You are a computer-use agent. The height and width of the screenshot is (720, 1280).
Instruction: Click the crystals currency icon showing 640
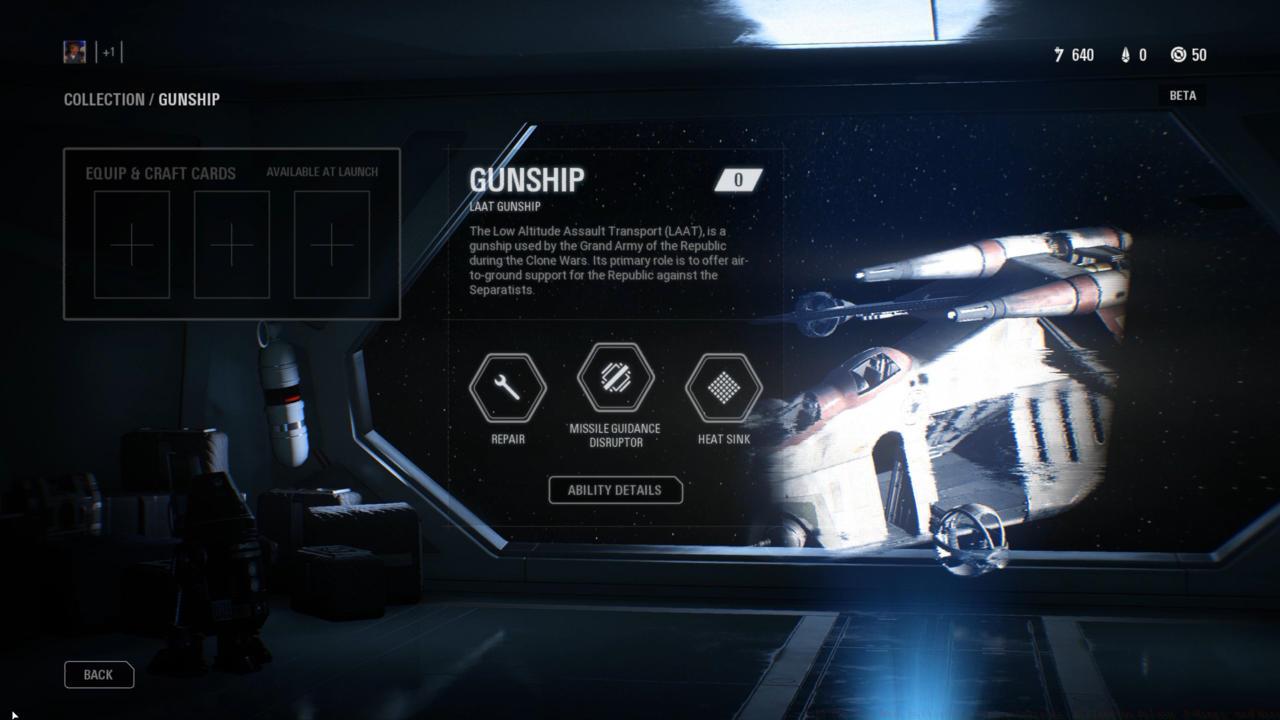click(1058, 55)
